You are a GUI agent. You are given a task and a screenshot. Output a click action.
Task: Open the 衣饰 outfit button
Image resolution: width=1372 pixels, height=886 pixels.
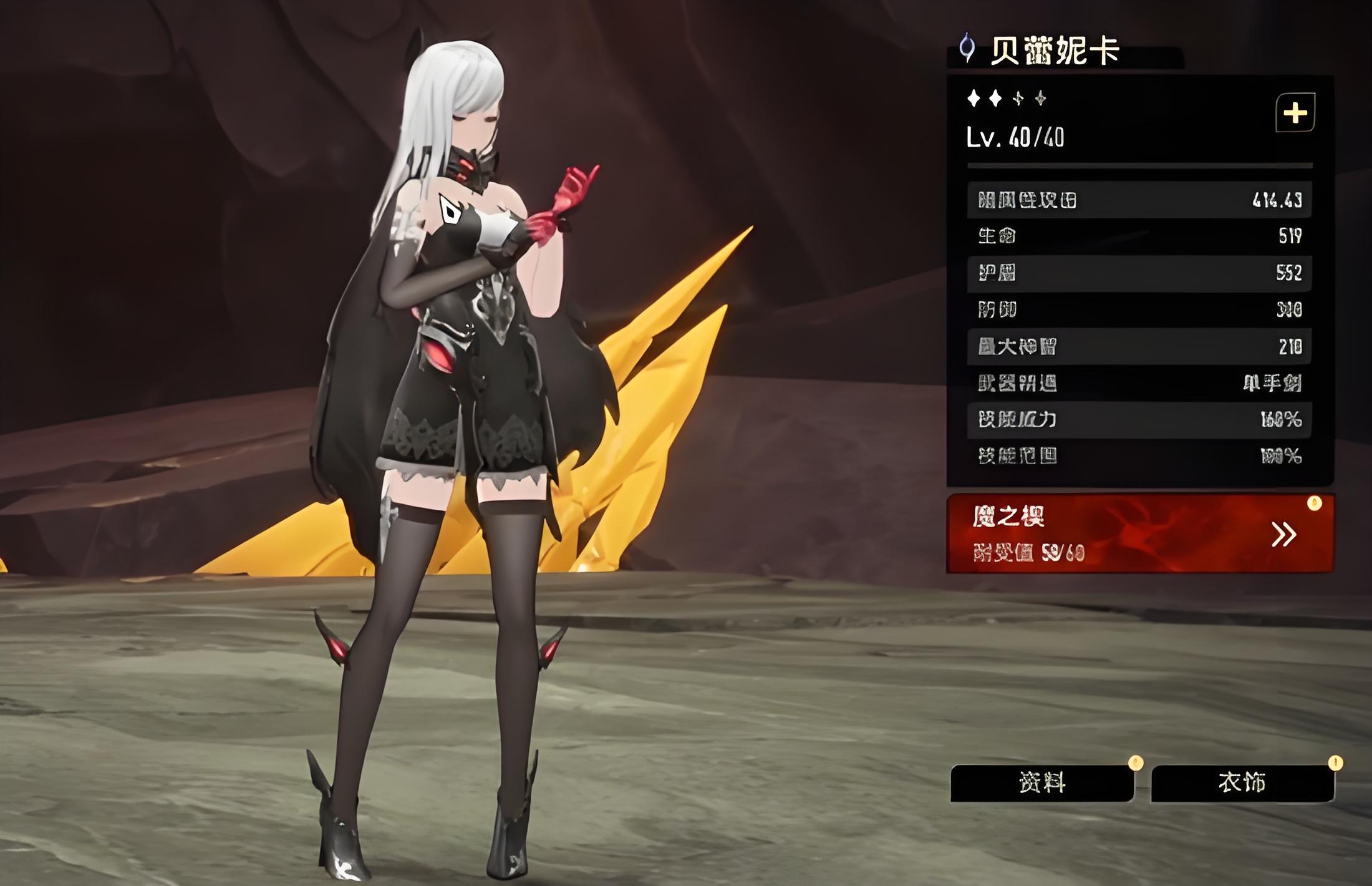point(1242,782)
